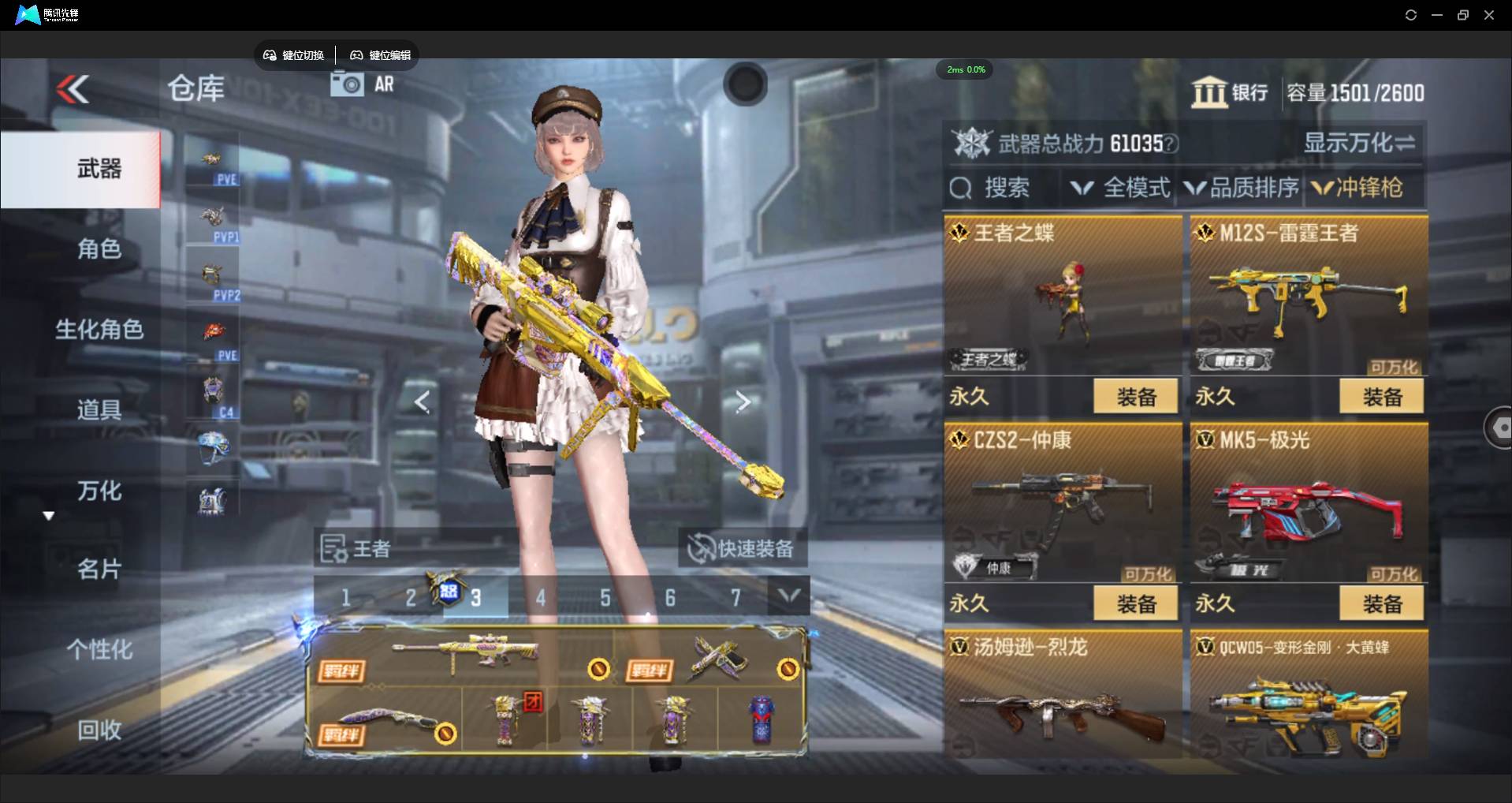
Task: Switch to loadout slot 5
Action: [605, 598]
